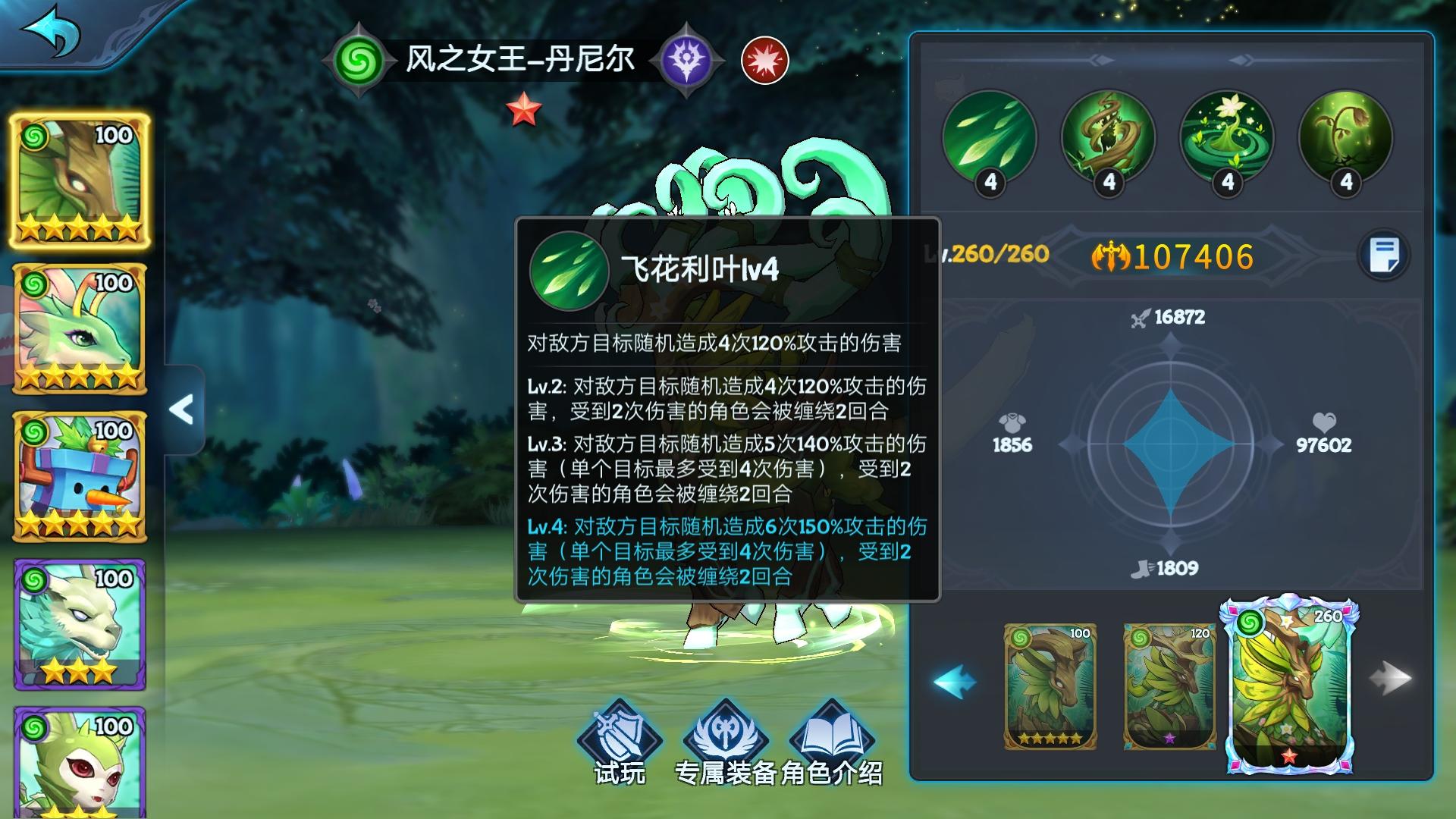Collapse the hero list side panel arrow
The image size is (1456, 819).
click(x=182, y=409)
